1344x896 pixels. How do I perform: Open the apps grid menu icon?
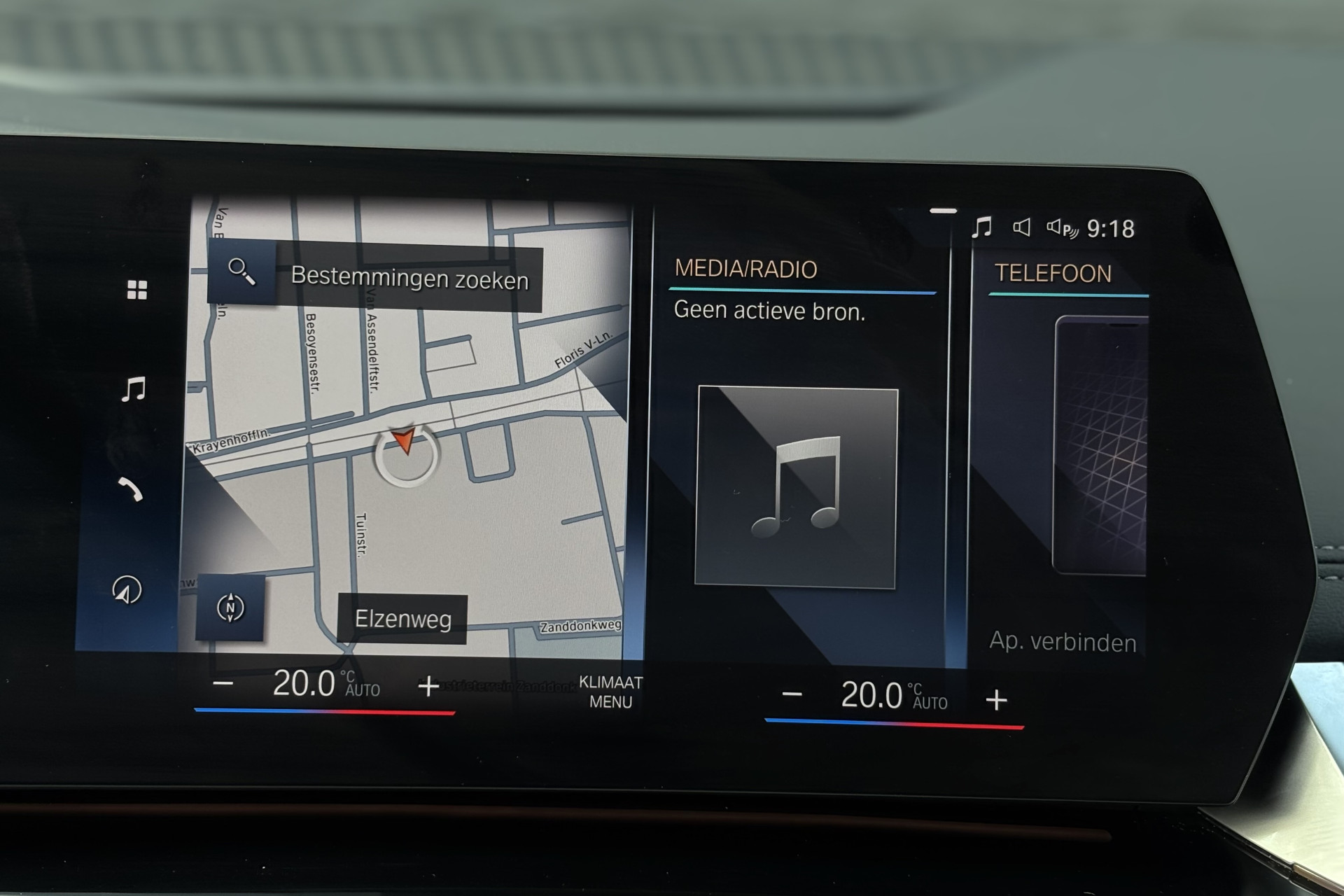coord(137,290)
